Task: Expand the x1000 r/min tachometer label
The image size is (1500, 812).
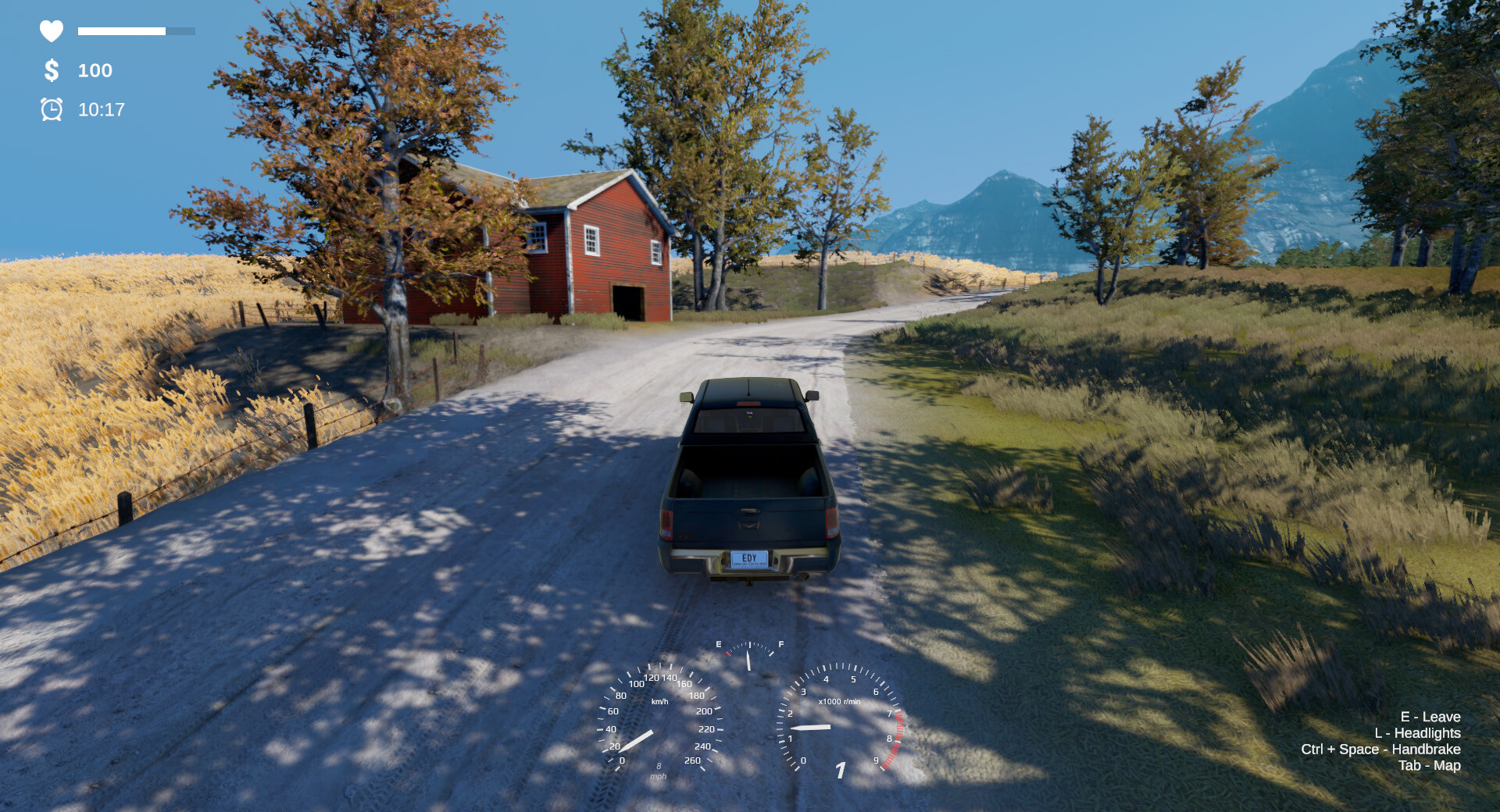Action: click(x=839, y=700)
